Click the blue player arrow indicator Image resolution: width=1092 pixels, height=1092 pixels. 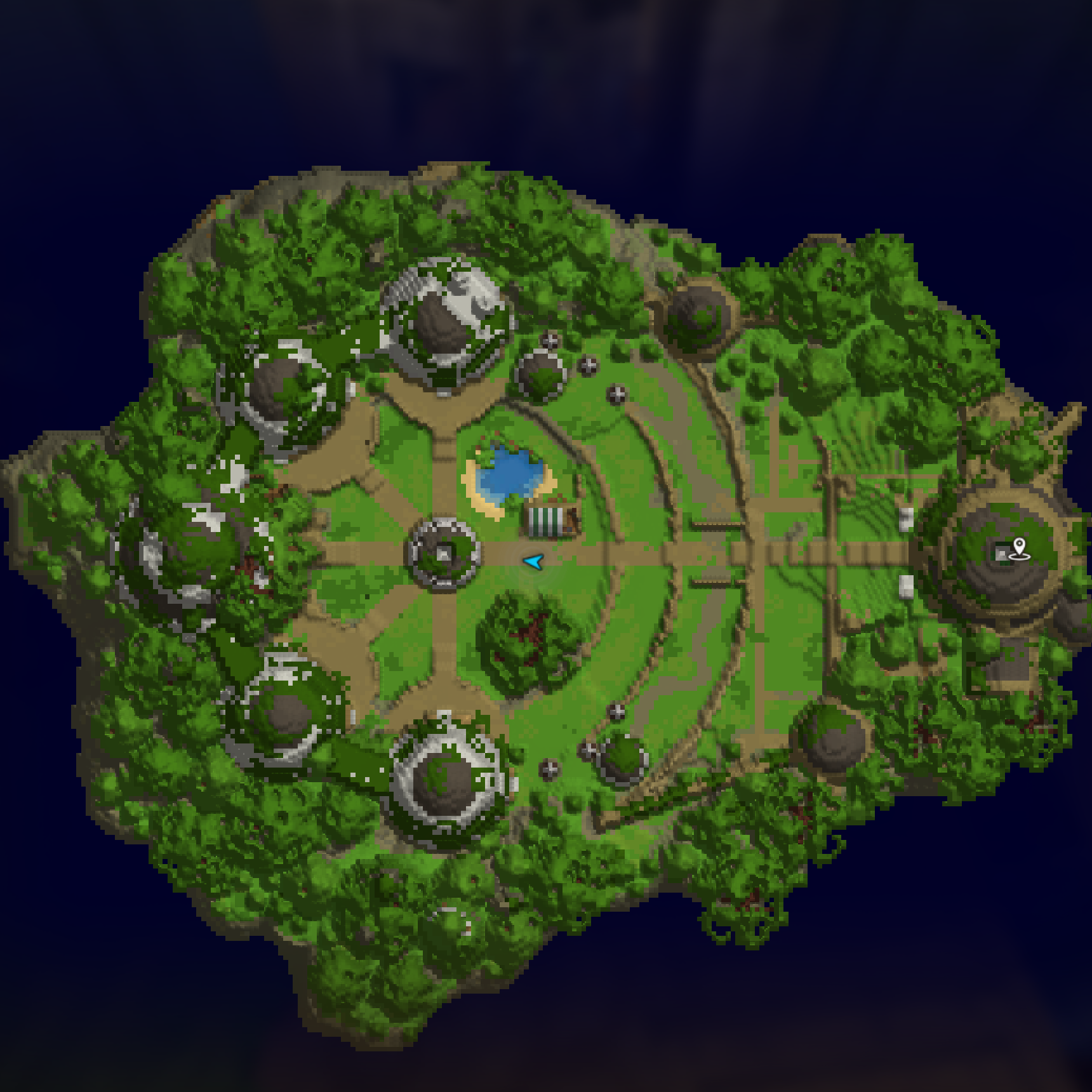tap(535, 563)
